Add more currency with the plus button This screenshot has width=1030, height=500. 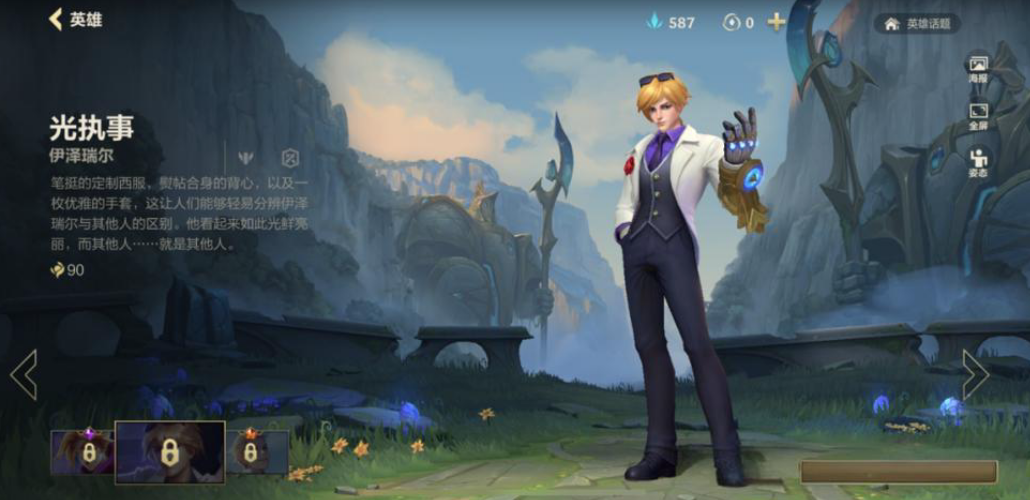tap(776, 22)
